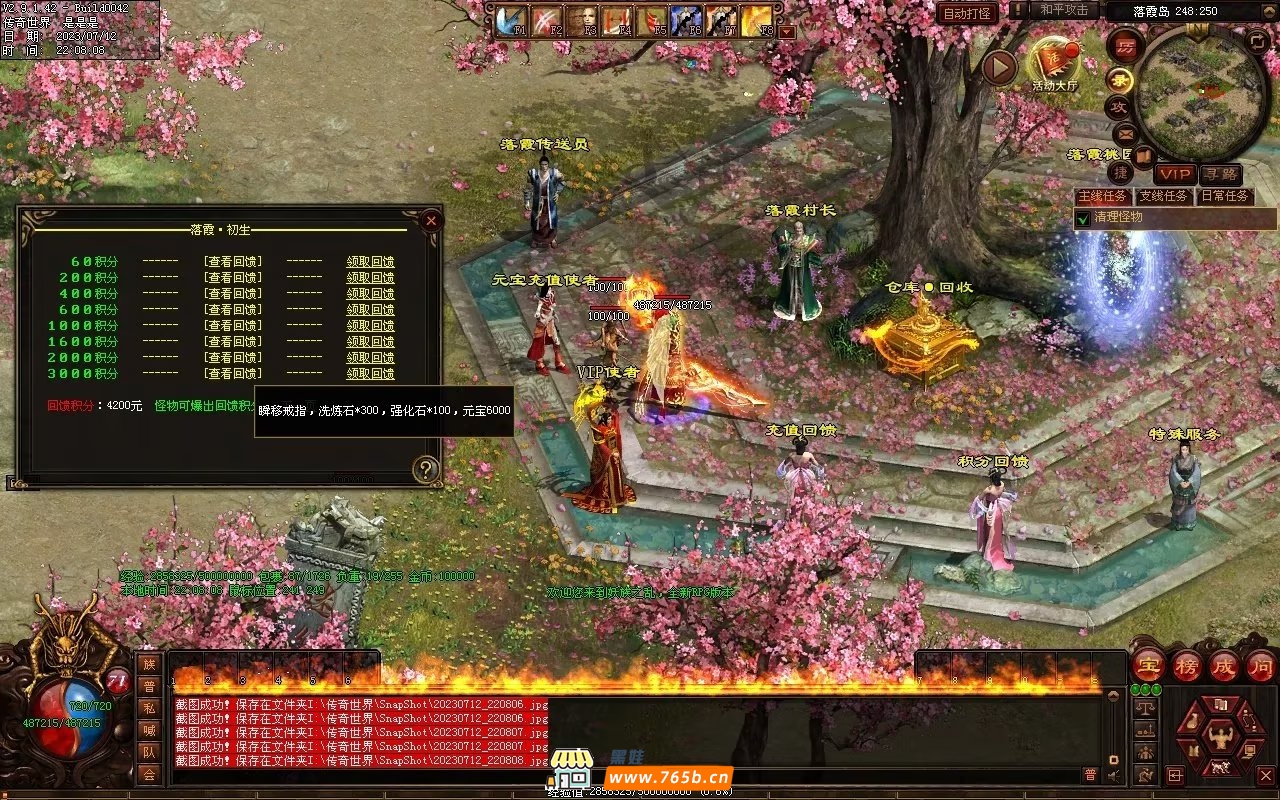Open the mail envelope icon
Viewport: 1280px width, 800px height.
(x=1125, y=133)
